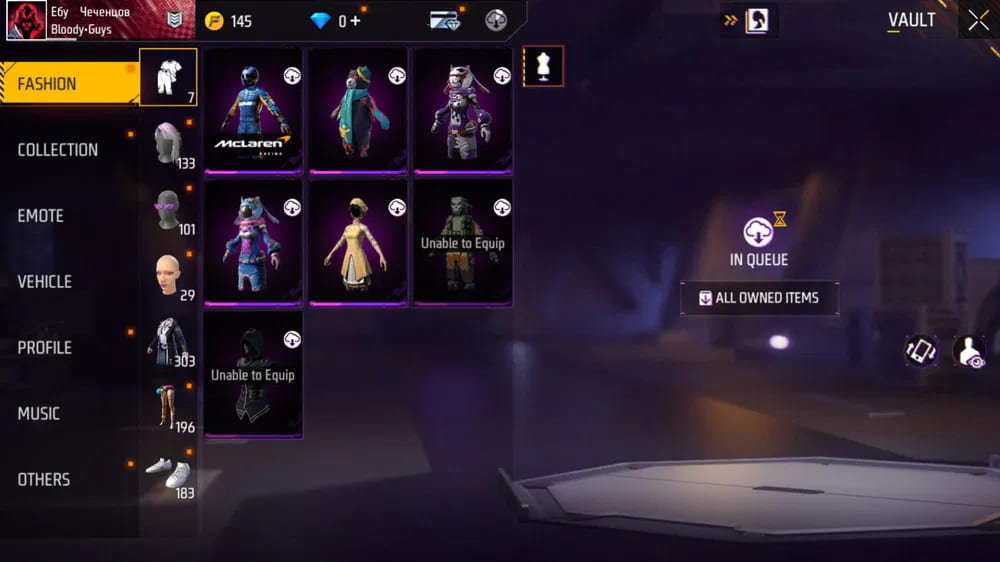
Task: Open the Collection category
Action: [x=58, y=150]
